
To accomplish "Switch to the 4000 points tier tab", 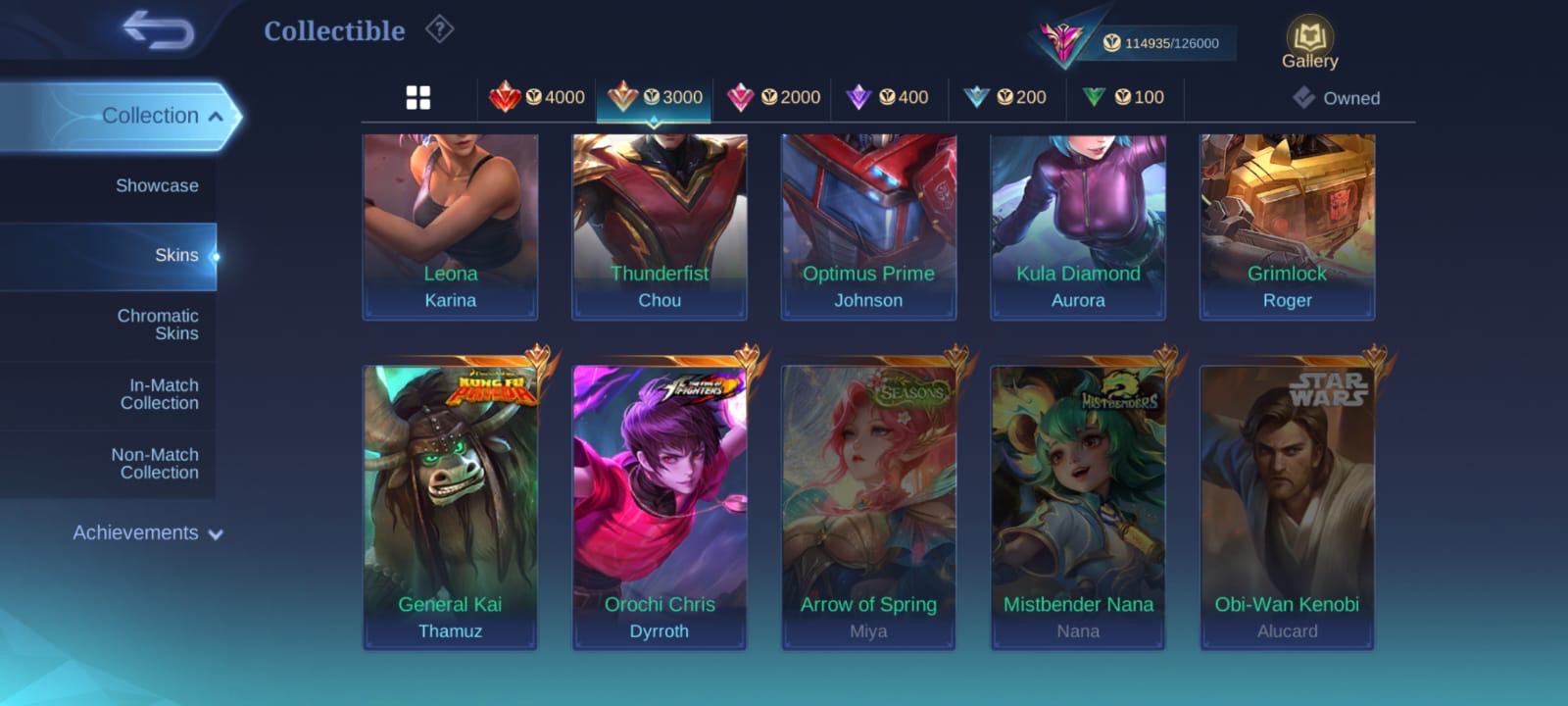I will (x=537, y=97).
